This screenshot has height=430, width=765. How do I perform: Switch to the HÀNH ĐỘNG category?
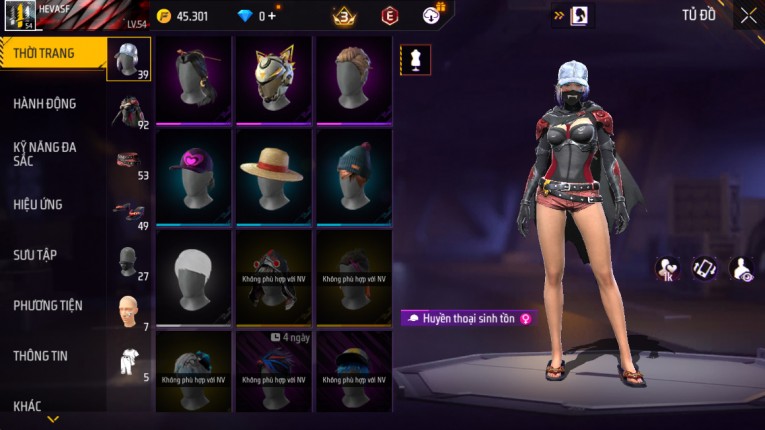tap(45, 103)
